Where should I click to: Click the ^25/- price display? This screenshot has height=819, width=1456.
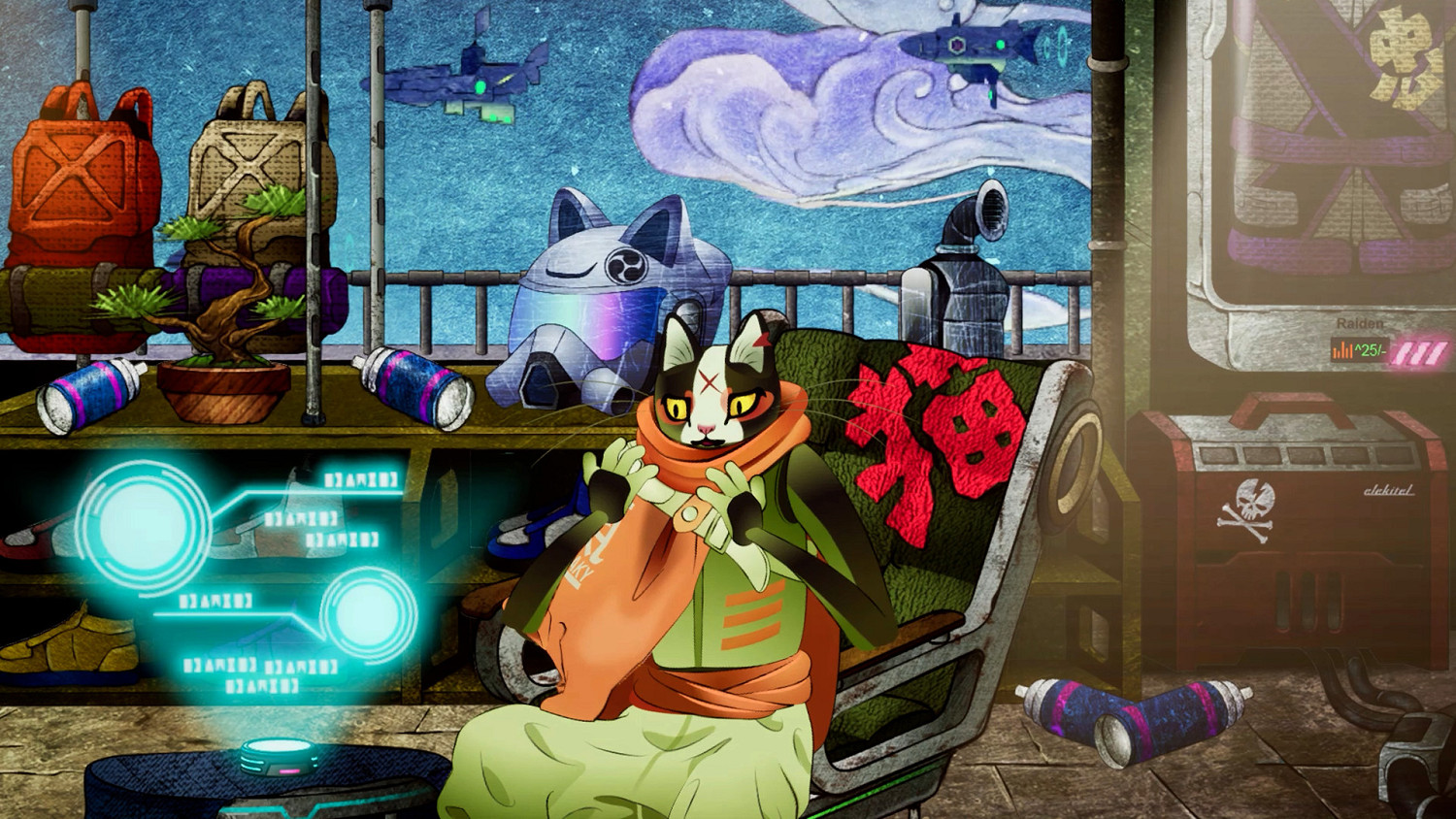[1369, 349]
